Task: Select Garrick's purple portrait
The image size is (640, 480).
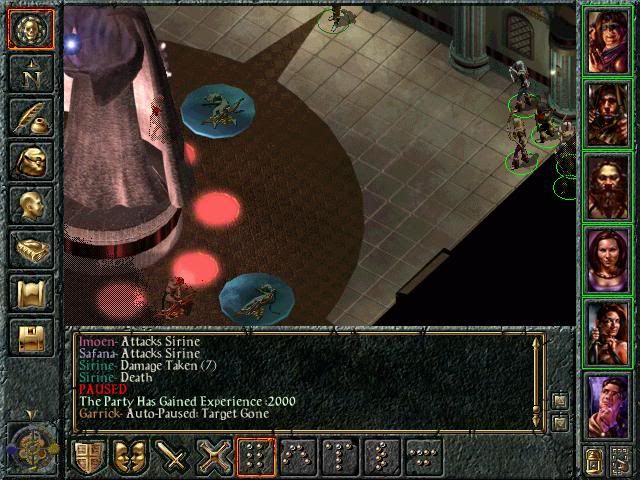Action: click(x=608, y=407)
